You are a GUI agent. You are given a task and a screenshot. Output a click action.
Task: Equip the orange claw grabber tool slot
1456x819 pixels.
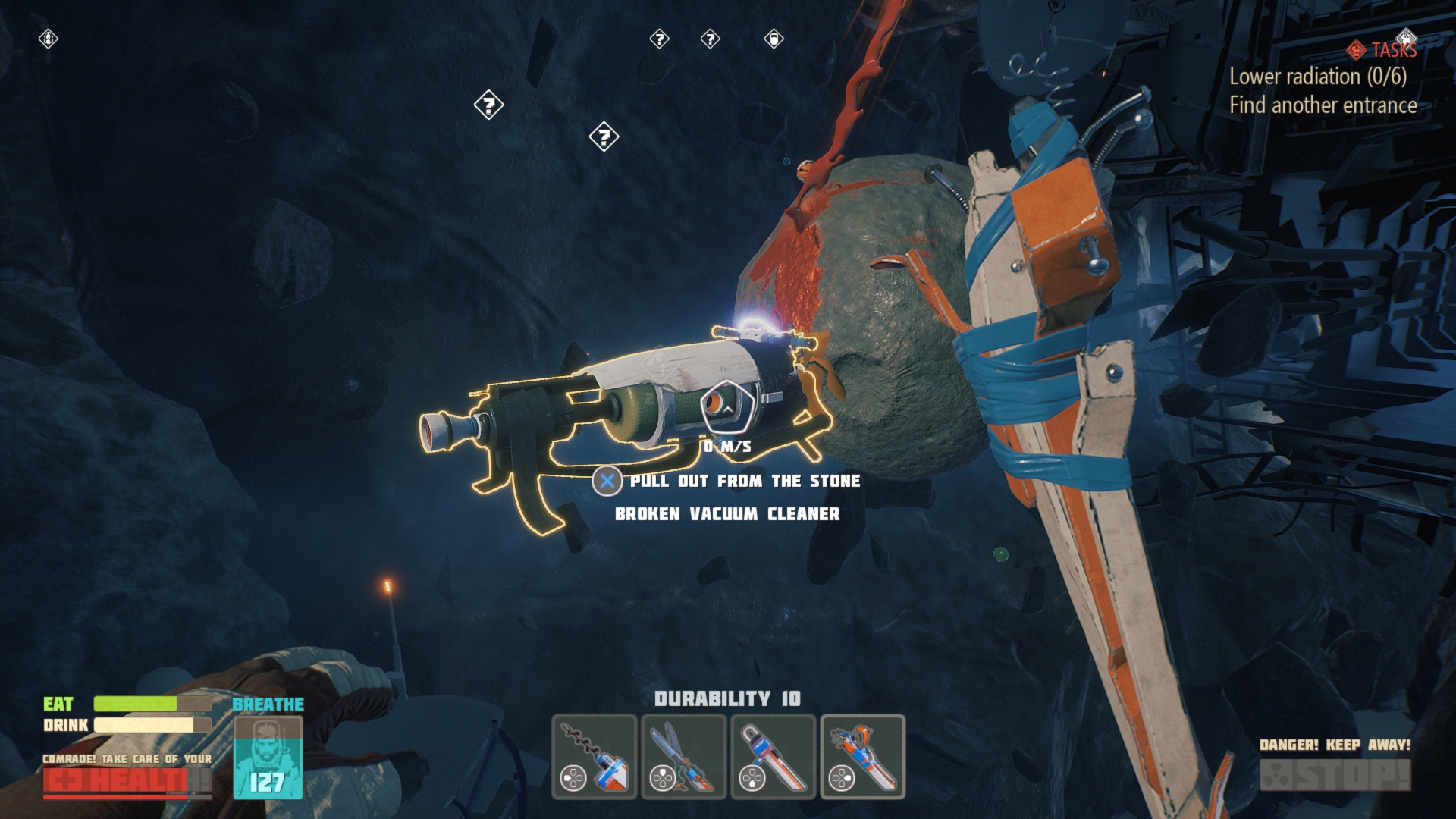pyautogui.click(x=863, y=756)
